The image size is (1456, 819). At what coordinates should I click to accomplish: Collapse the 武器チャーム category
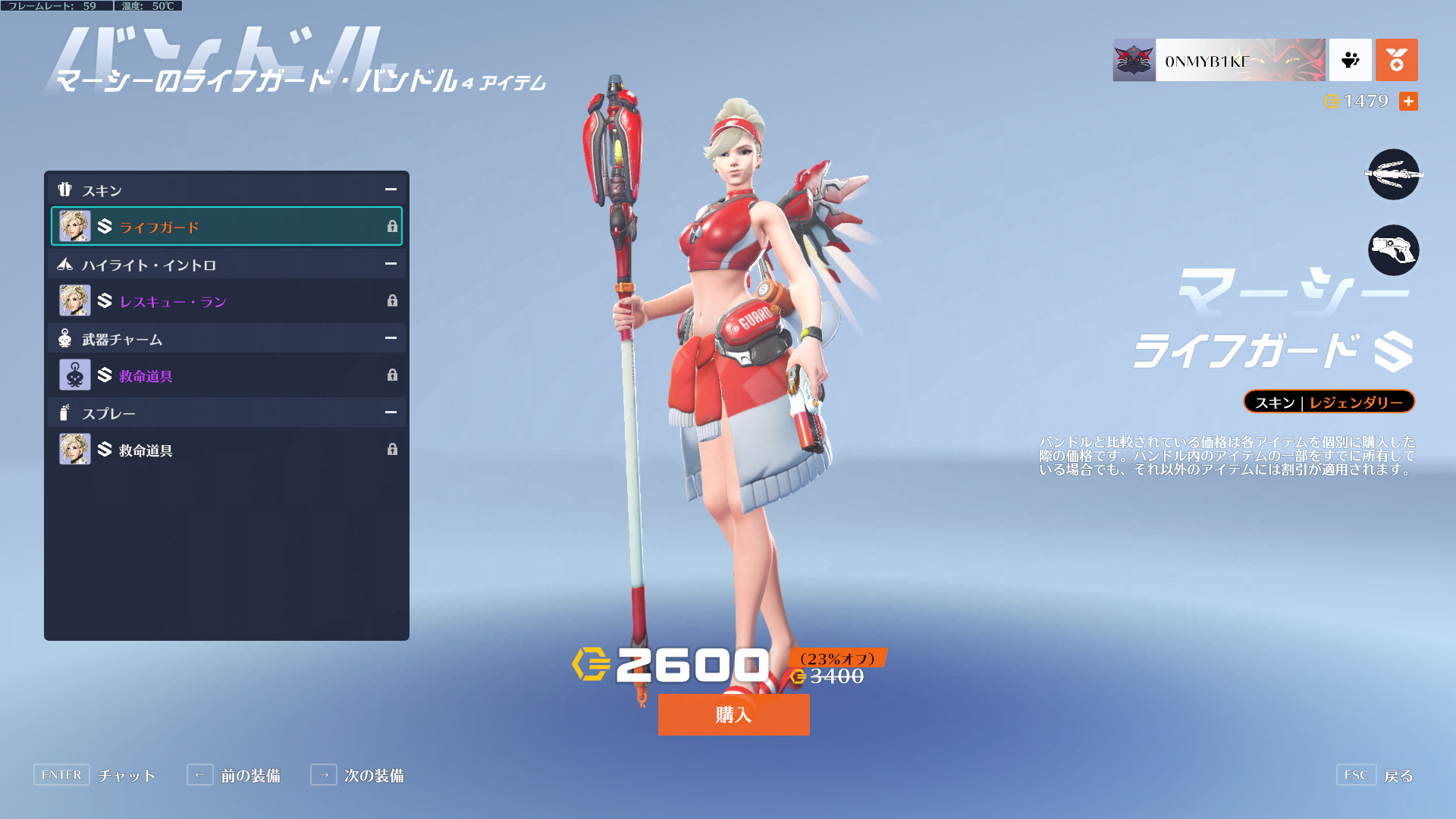391,338
